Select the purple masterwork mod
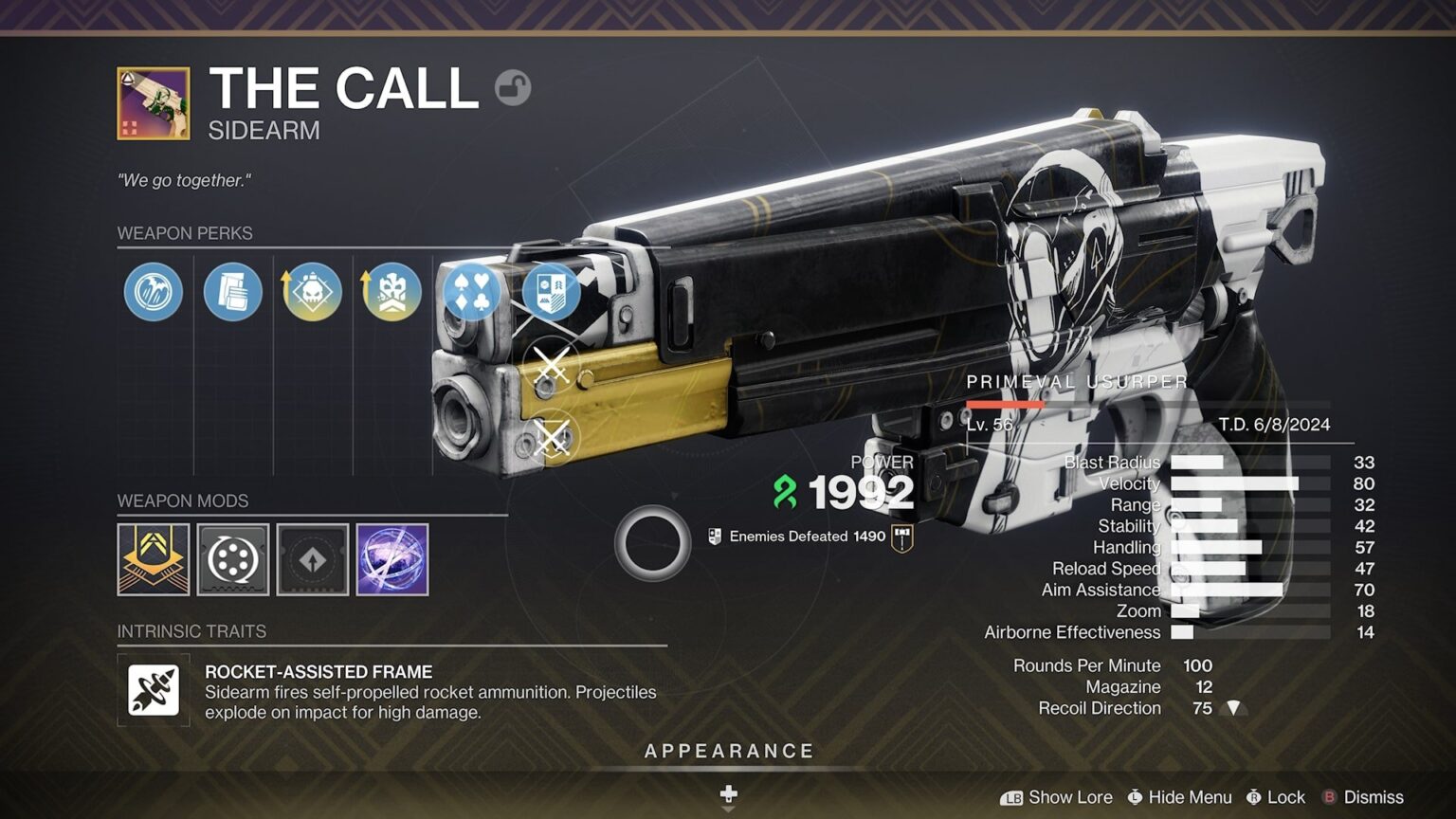 click(x=391, y=560)
